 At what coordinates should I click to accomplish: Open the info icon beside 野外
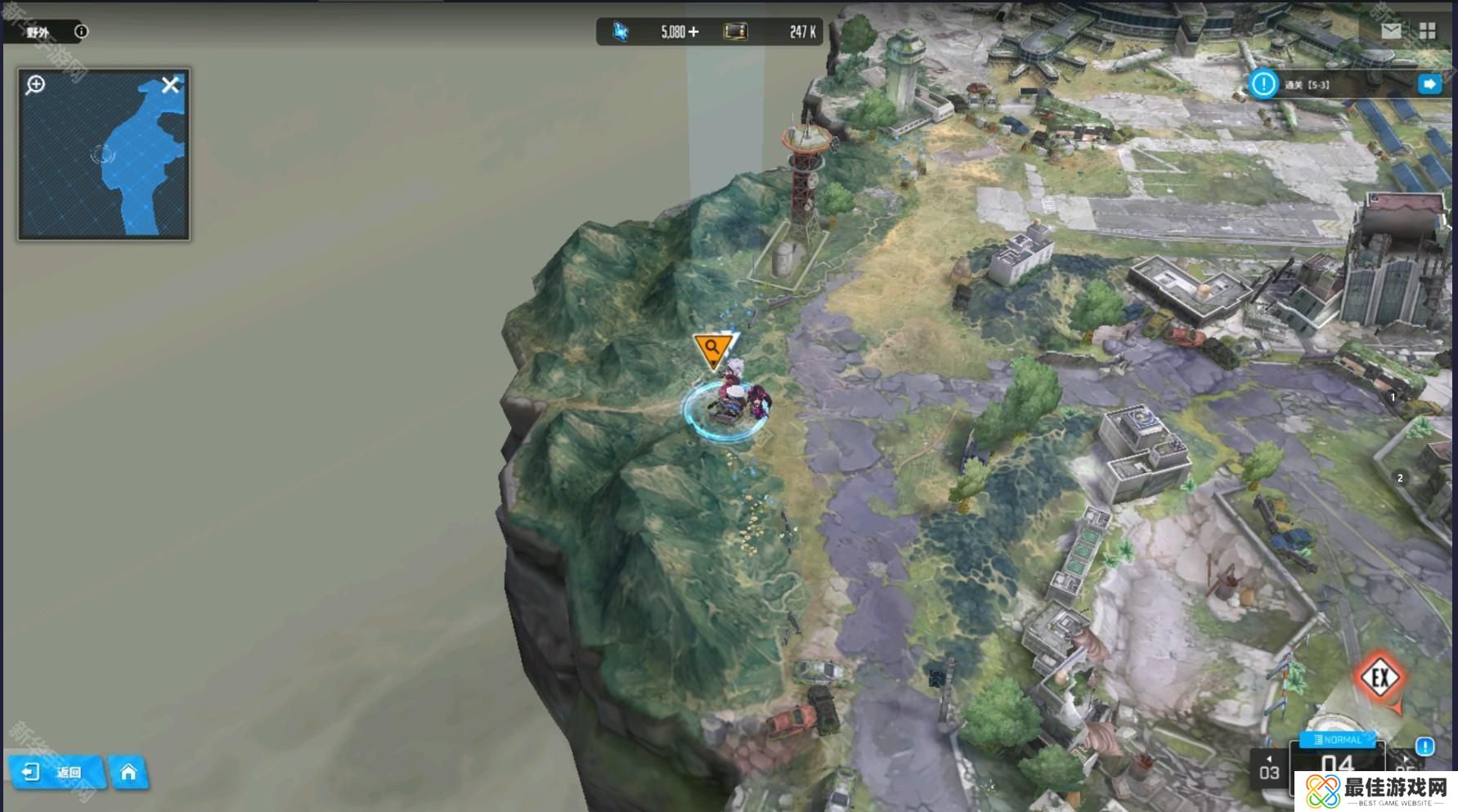pos(81,32)
